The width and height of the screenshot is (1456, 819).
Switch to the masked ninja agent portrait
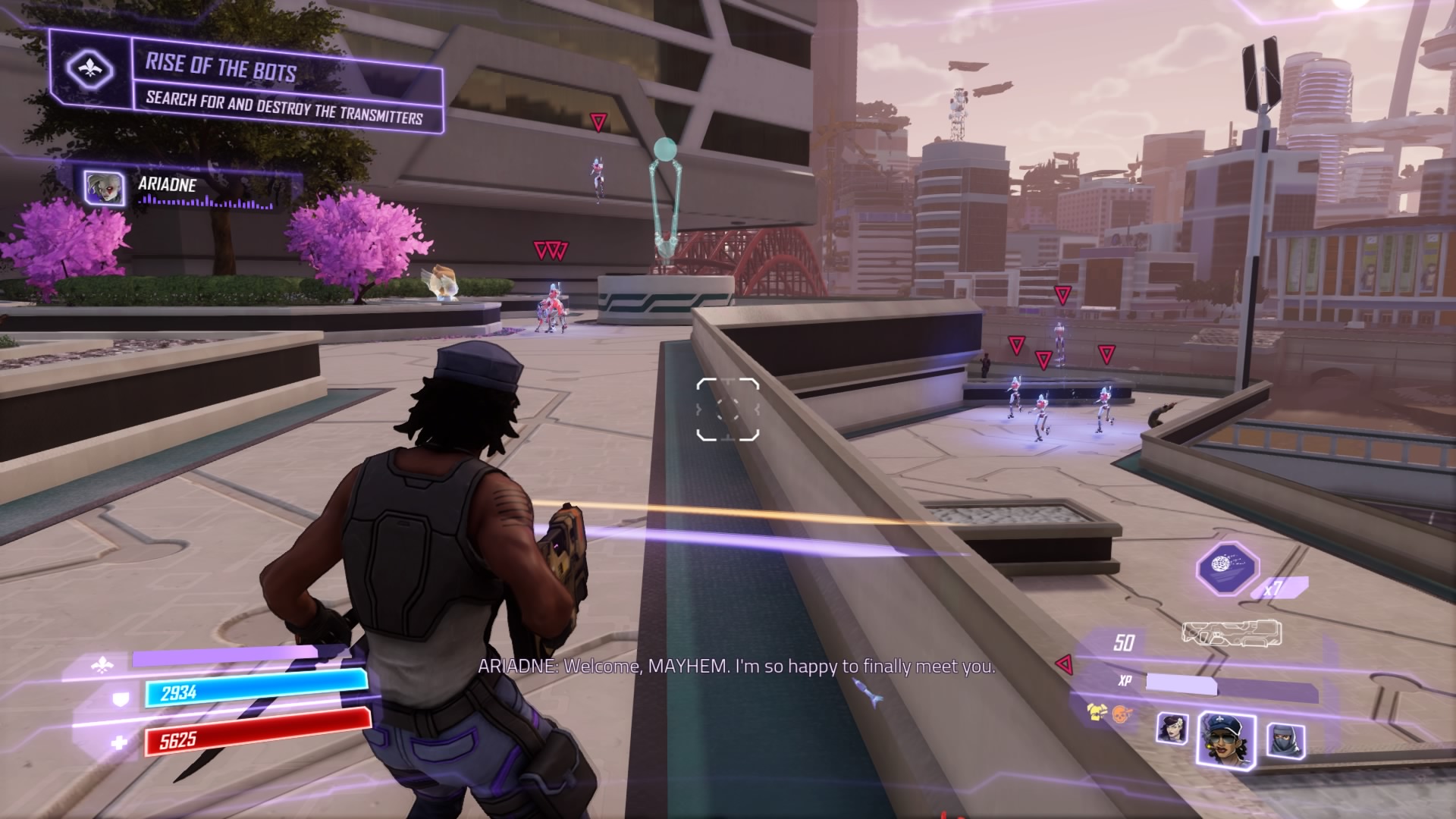click(1285, 739)
